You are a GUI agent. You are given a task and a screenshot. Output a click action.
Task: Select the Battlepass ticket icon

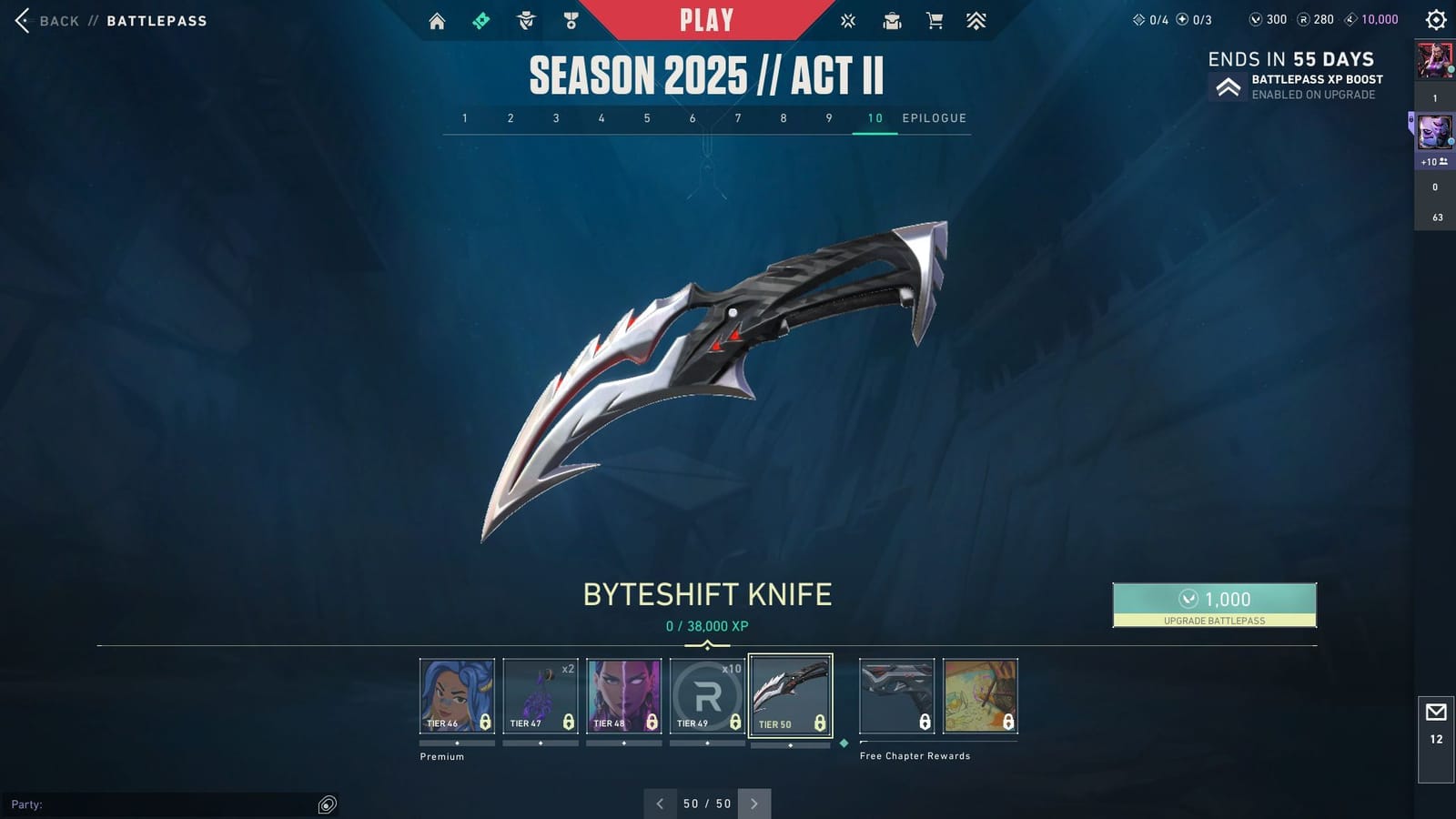[480, 19]
